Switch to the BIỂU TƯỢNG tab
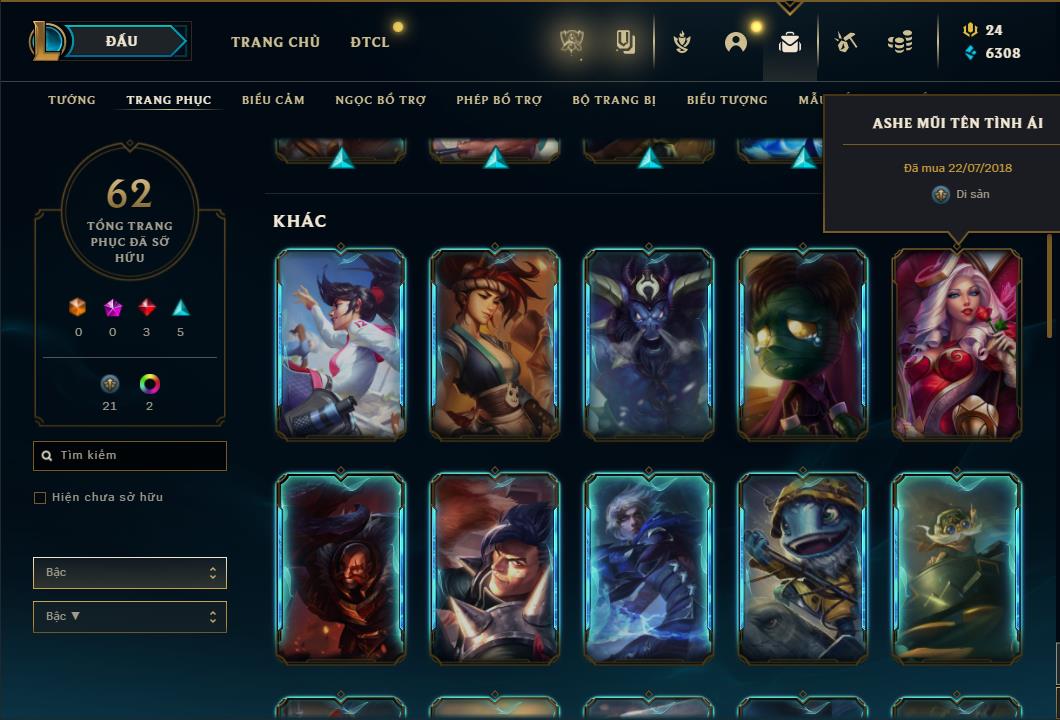1060x720 pixels. click(727, 100)
